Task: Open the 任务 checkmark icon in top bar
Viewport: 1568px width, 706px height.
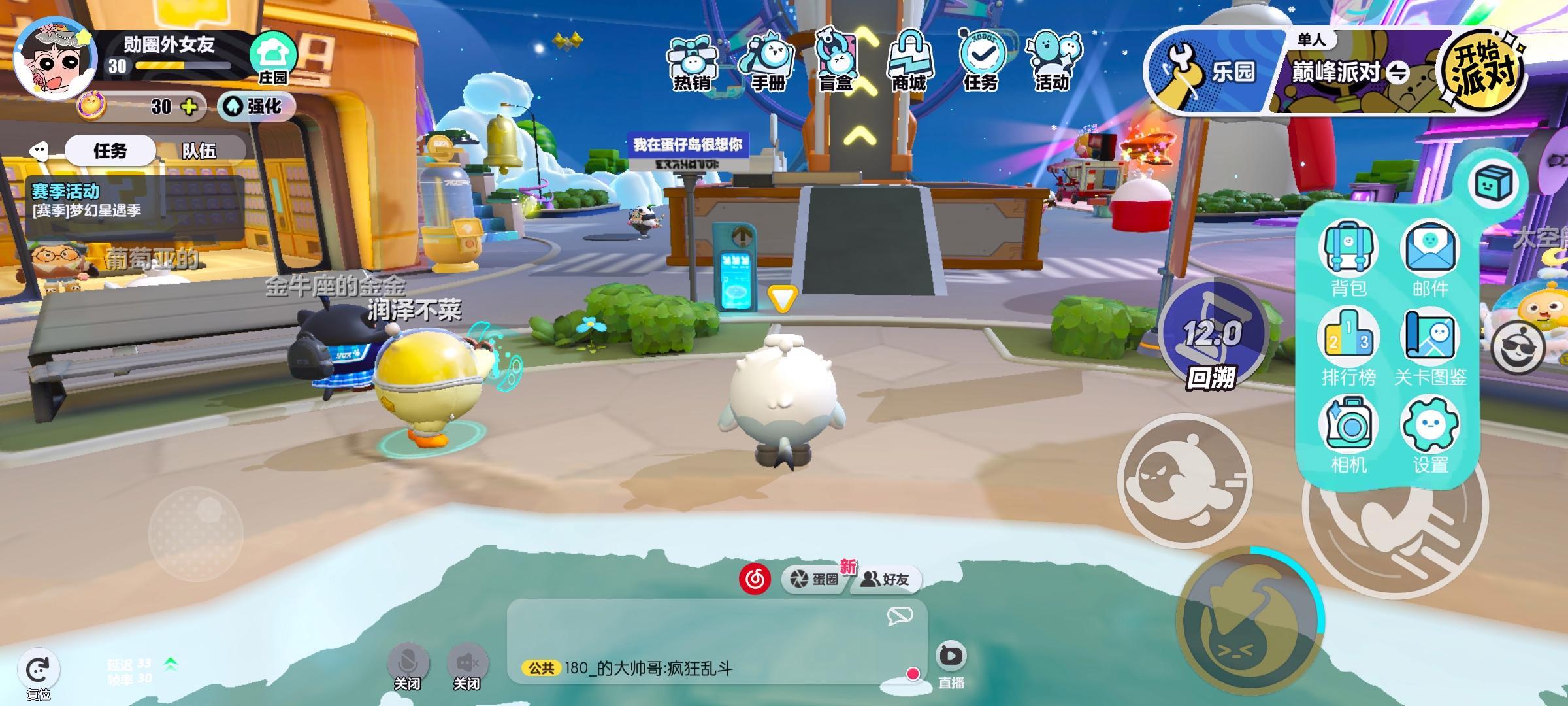Action: click(981, 63)
